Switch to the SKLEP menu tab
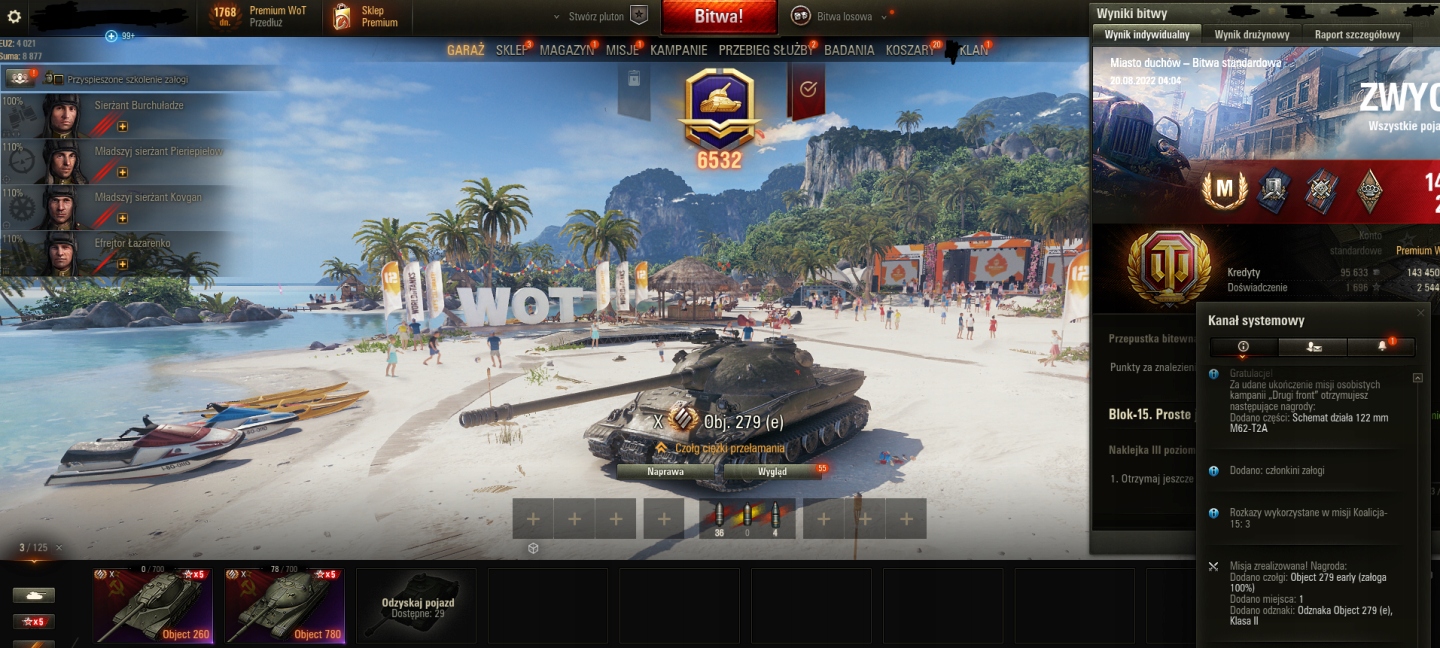 coord(511,50)
